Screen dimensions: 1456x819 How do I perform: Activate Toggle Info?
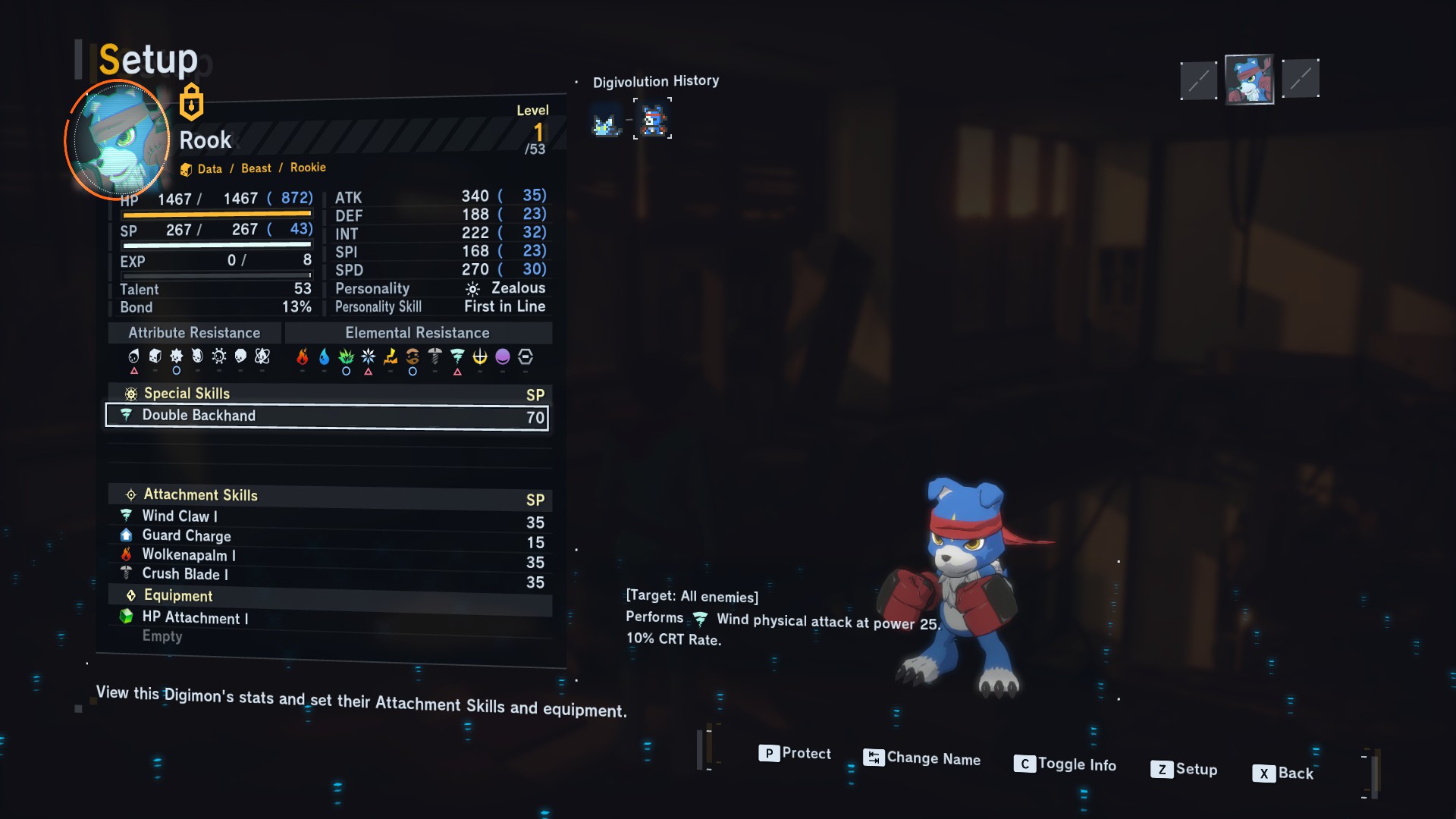[x=1065, y=764]
